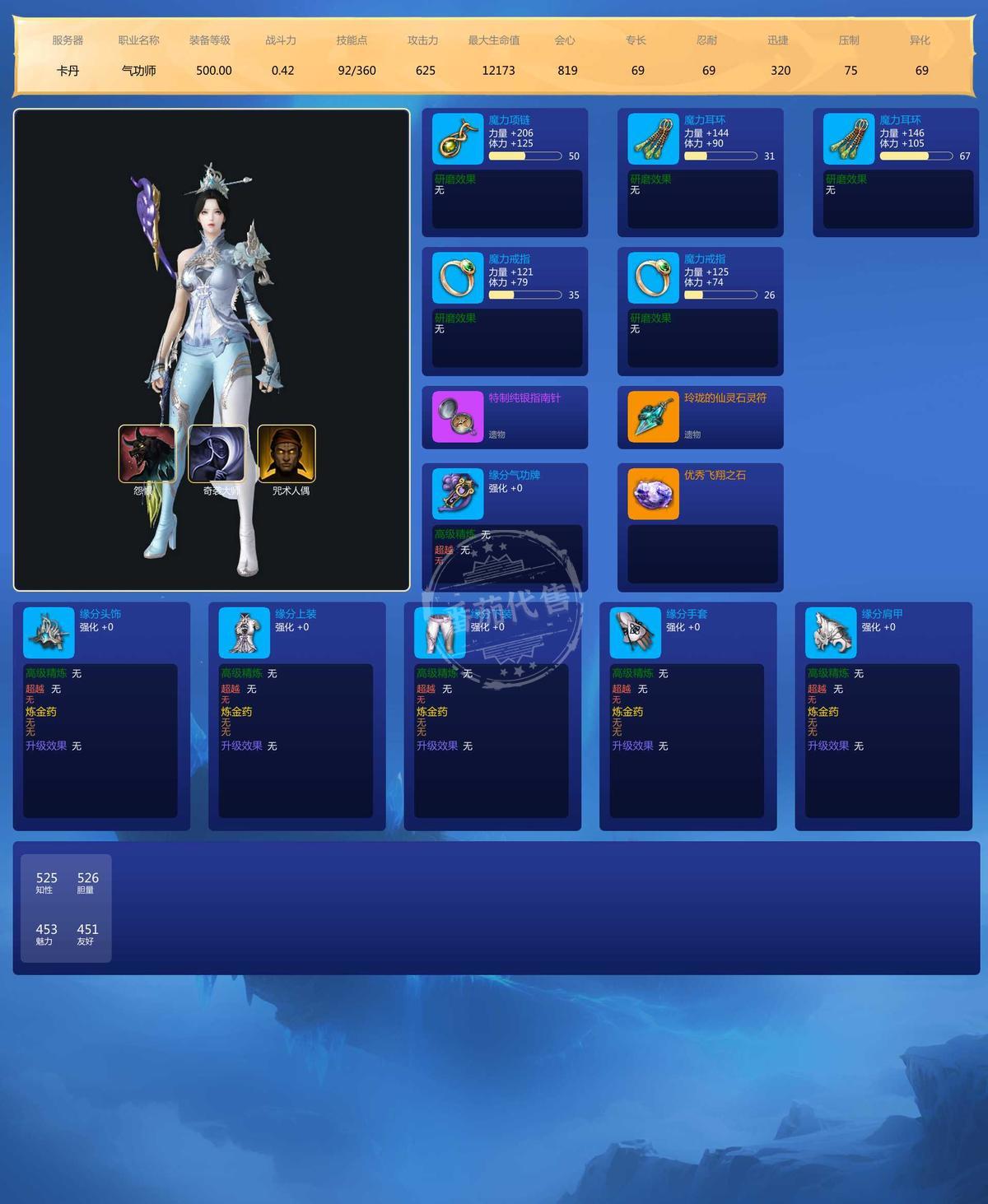Choose the 魔力耳环 with 力量 +146

pyautogui.click(x=848, y=139)
